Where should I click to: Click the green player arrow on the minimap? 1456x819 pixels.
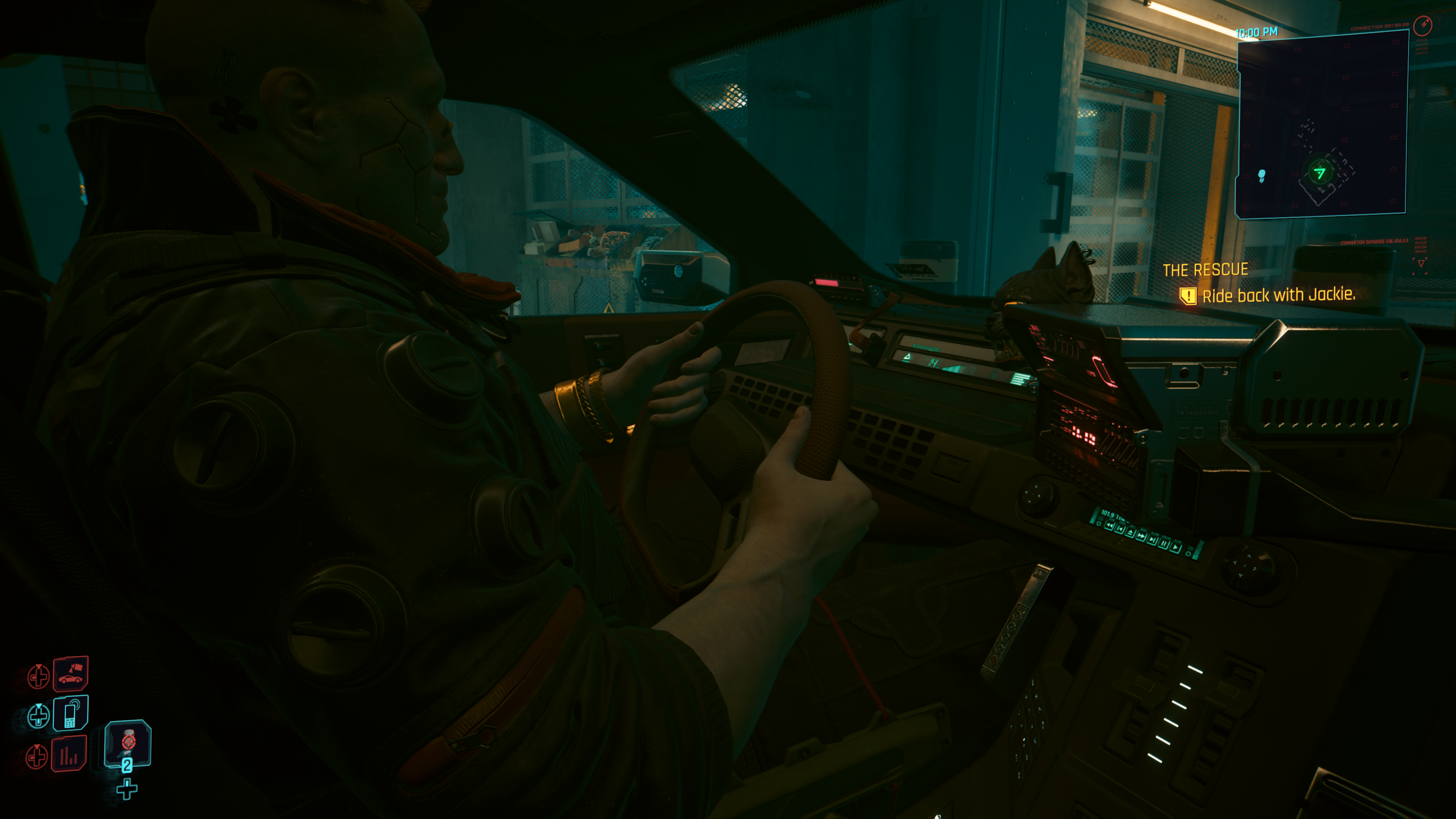coord(1320,173)
